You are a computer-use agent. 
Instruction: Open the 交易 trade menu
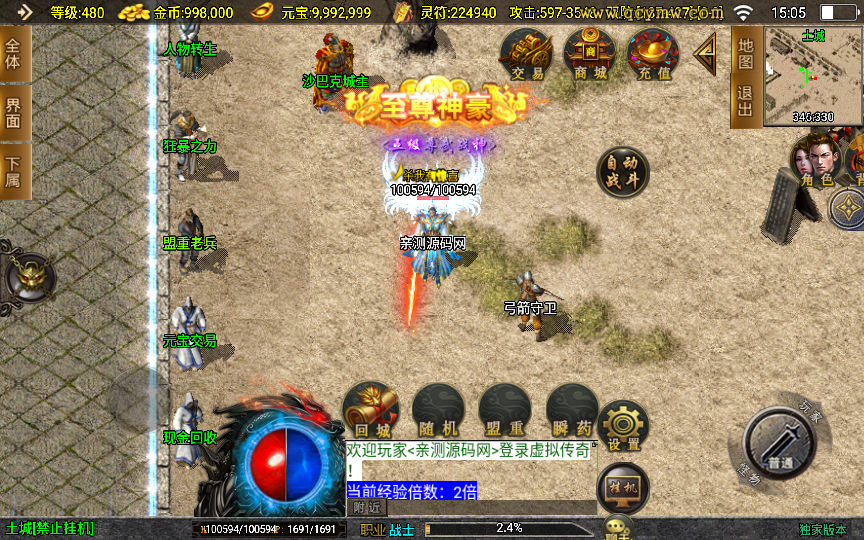coord(528,53)
